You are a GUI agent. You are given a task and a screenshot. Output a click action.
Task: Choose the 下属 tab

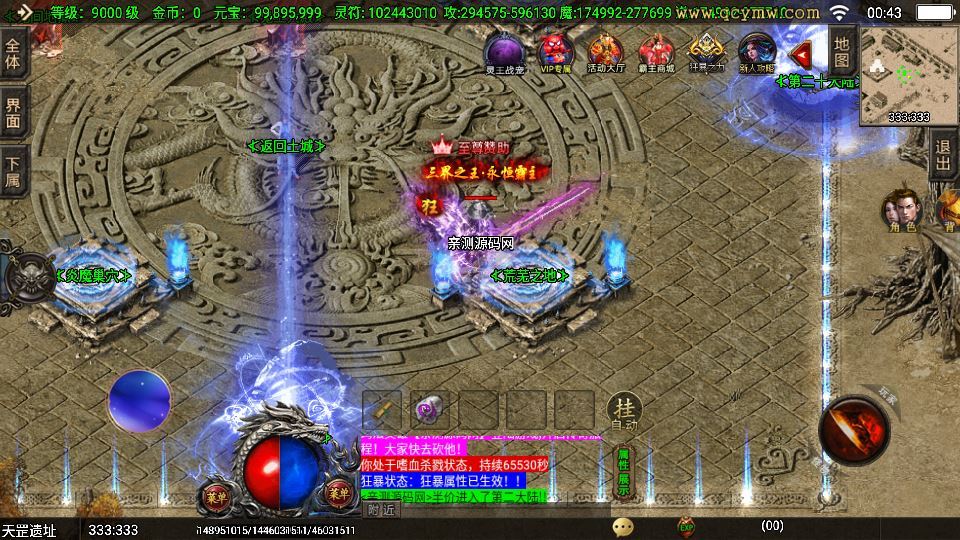[13, 171]
